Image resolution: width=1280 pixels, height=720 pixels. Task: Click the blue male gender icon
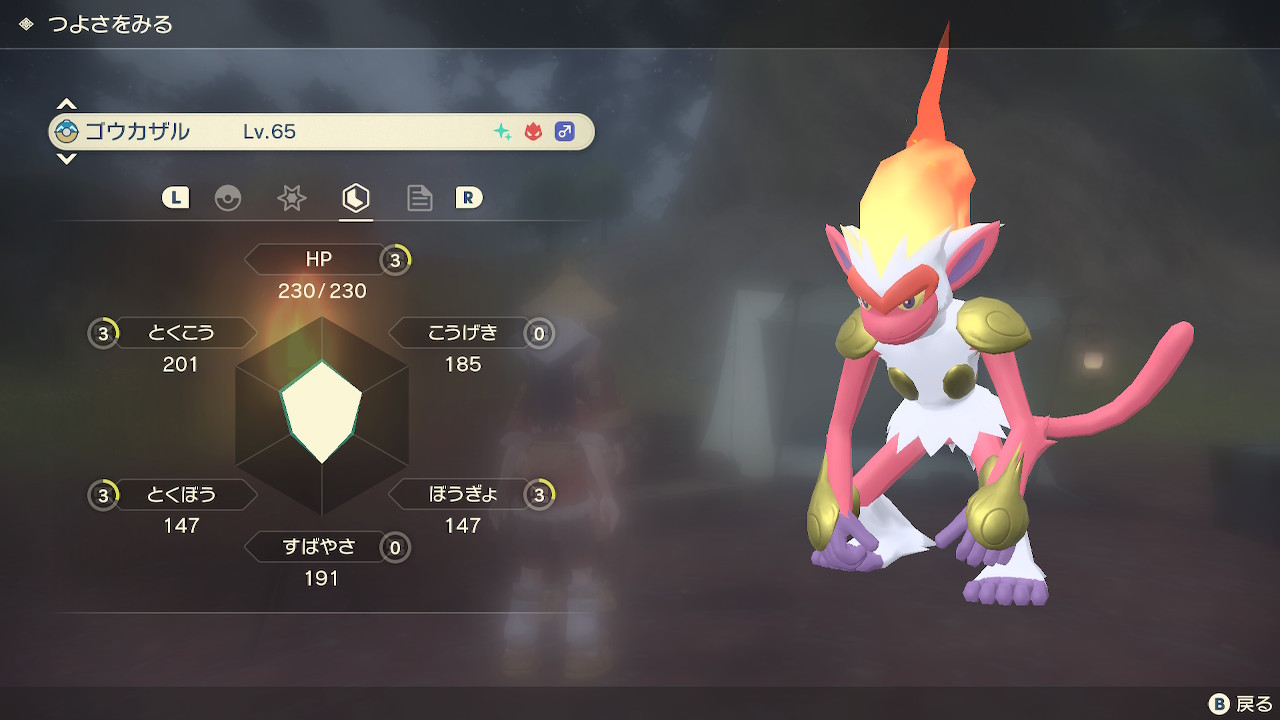tap(563, 131)
